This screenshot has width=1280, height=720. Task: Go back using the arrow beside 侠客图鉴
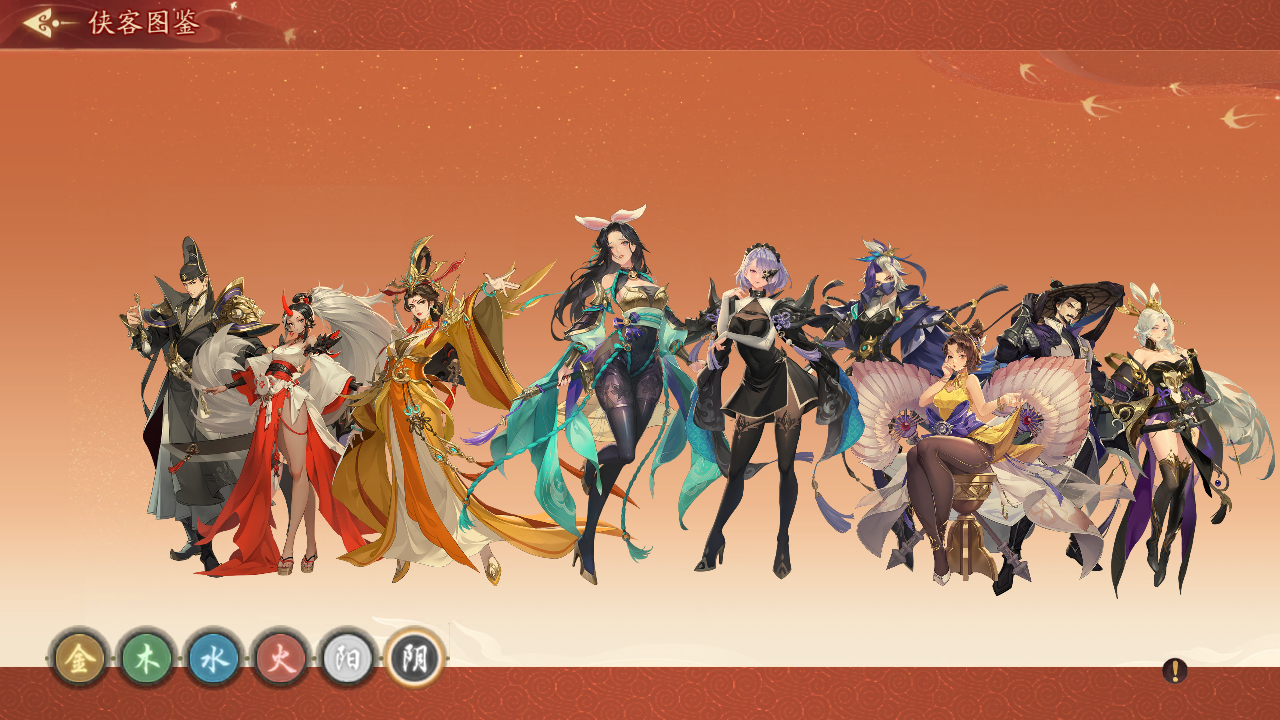pyautogui.click(x=43, y=22)
